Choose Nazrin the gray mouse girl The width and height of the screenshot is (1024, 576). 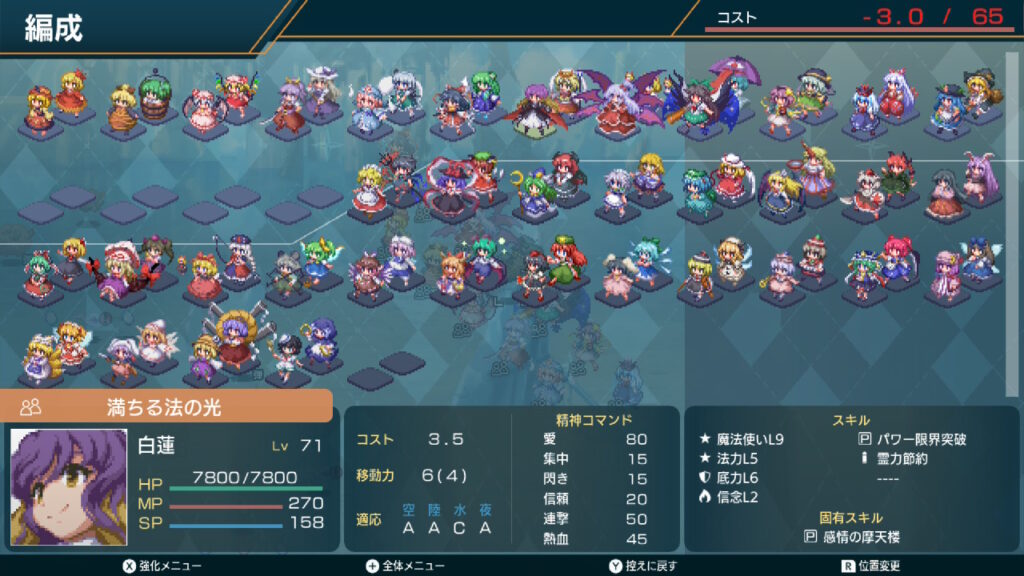click(x=286, y=272)
